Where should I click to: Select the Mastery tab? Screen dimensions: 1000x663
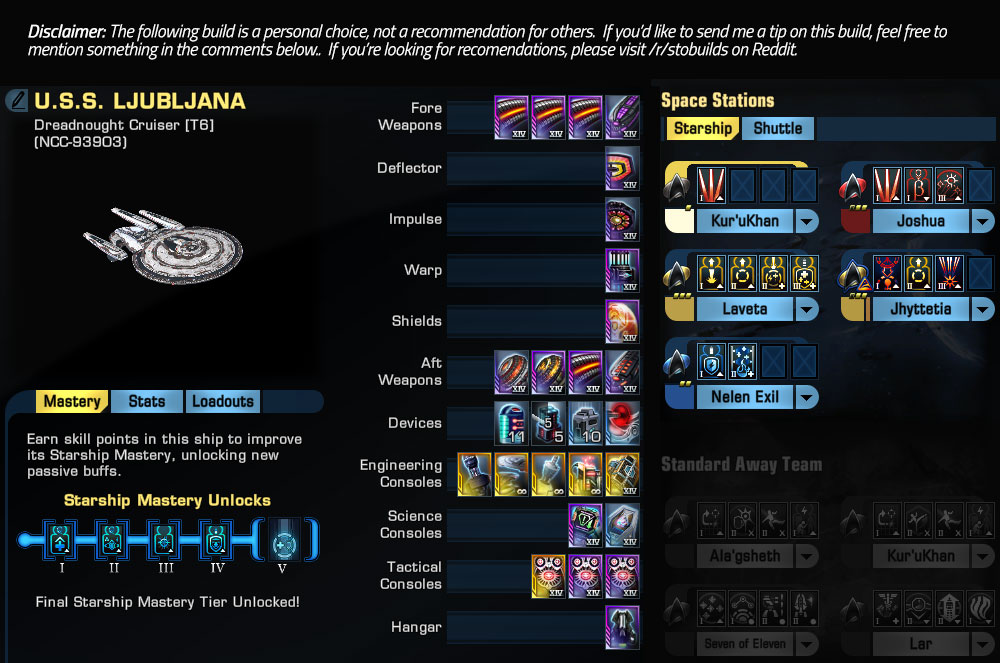pos(72,401)
